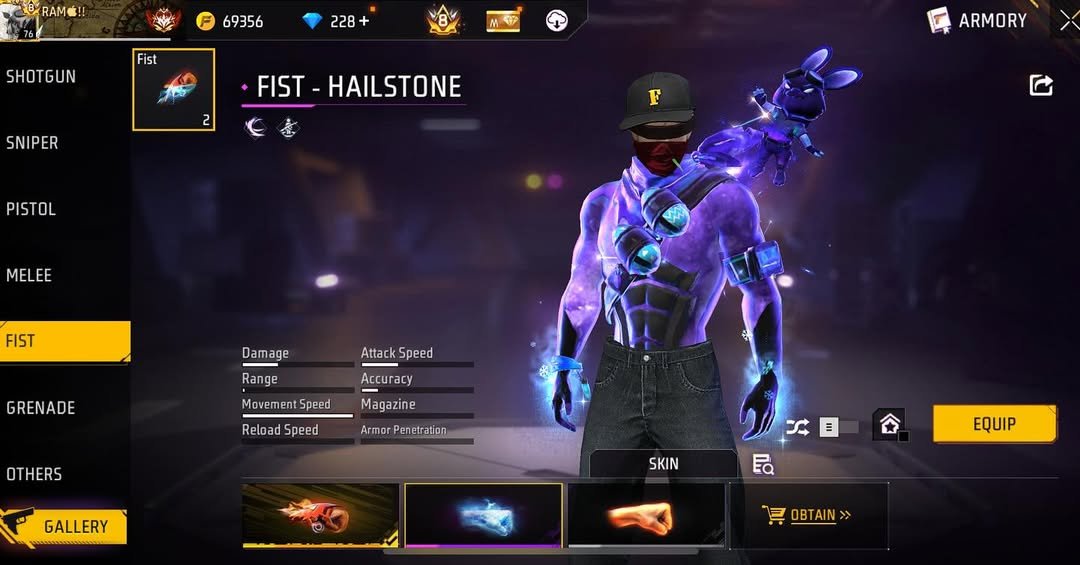
Task: Equip the Hailstone fist skin
Action: pos(994,424)
